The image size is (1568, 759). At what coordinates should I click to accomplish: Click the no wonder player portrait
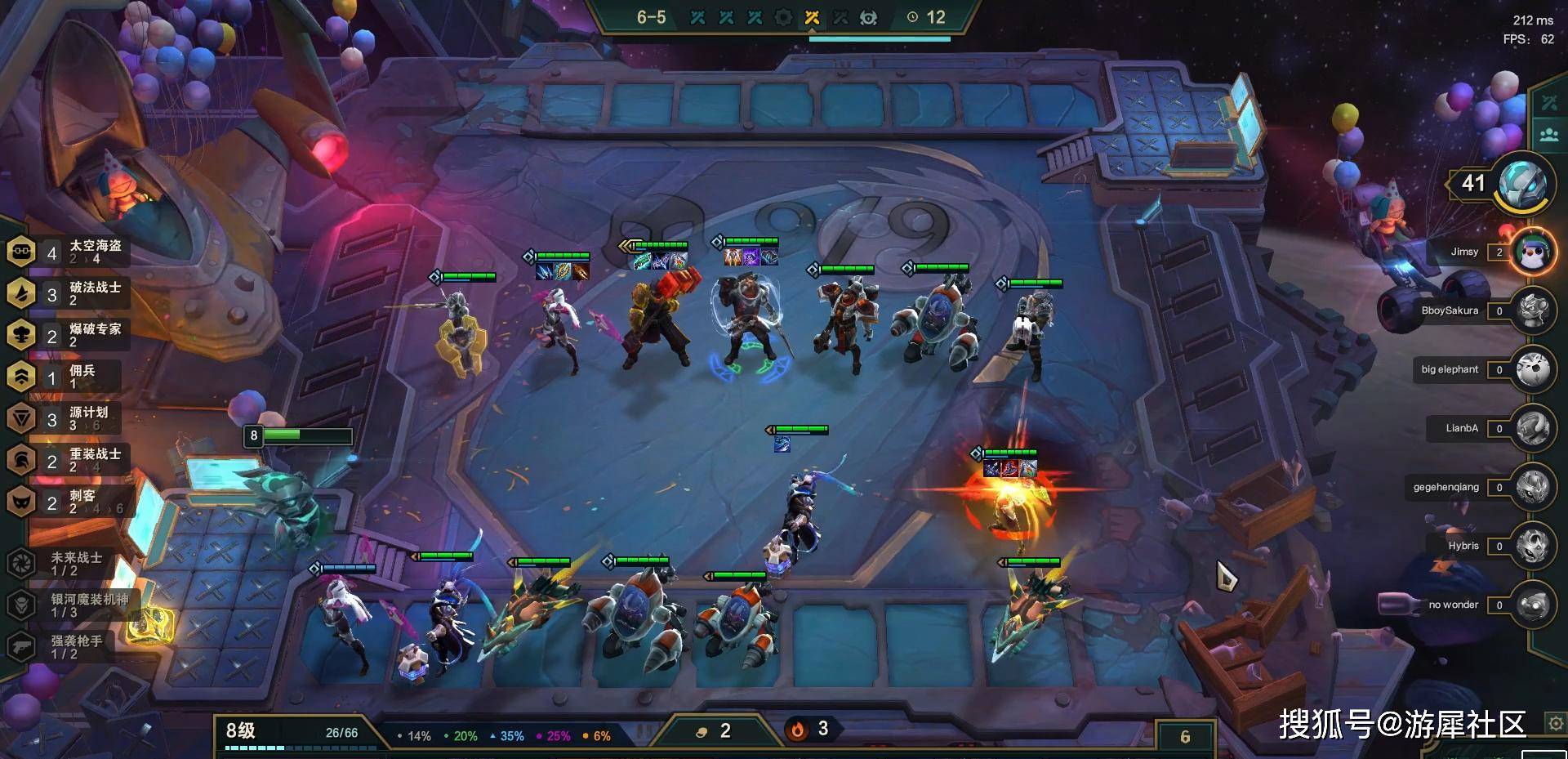coord(1533,605)
